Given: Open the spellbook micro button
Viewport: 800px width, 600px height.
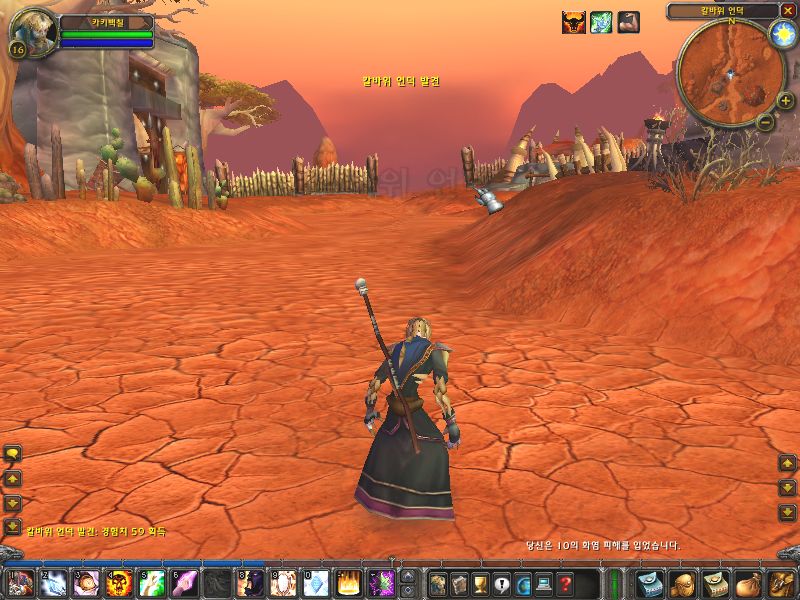Looking at the screenshot, I should pos(458,583).
